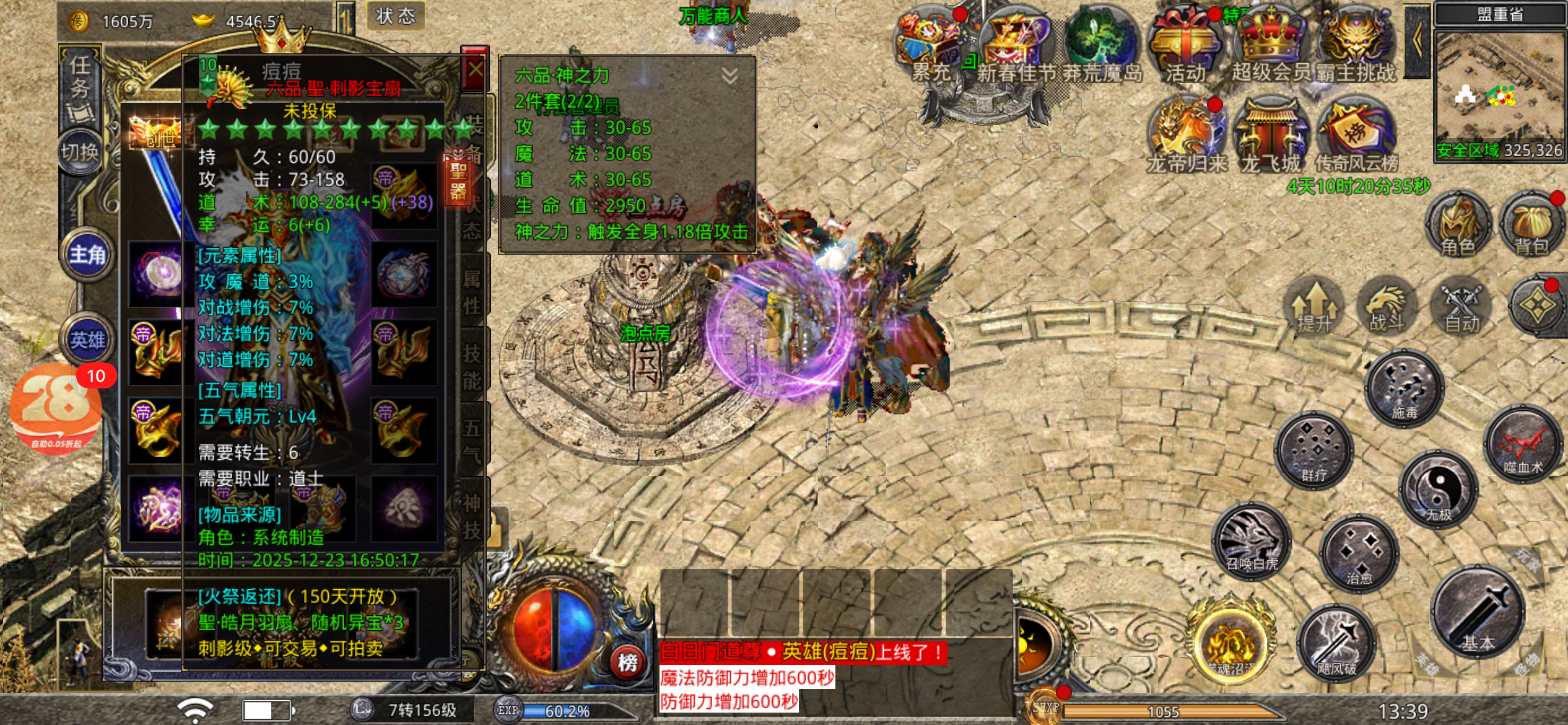Switch to the 英雄 hero tab
1568x725 pixels.
(87, 340)
